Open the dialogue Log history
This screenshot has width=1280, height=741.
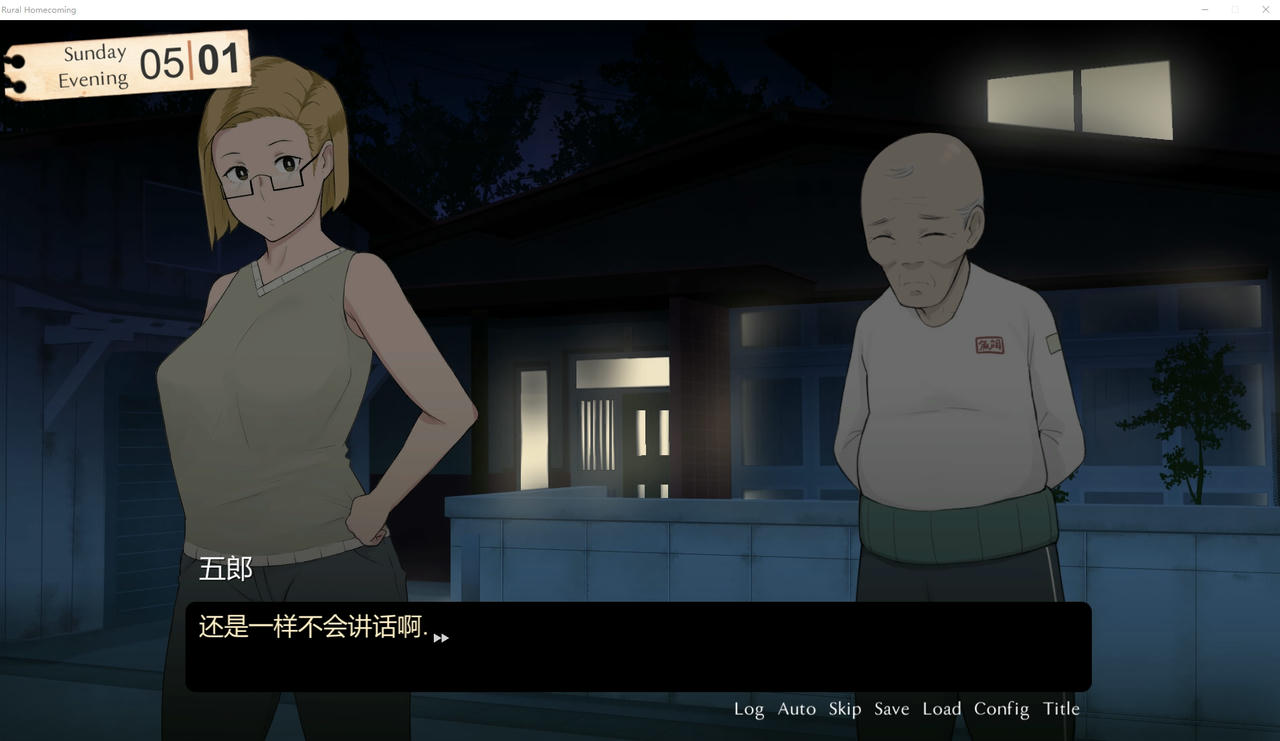[749, 708]
